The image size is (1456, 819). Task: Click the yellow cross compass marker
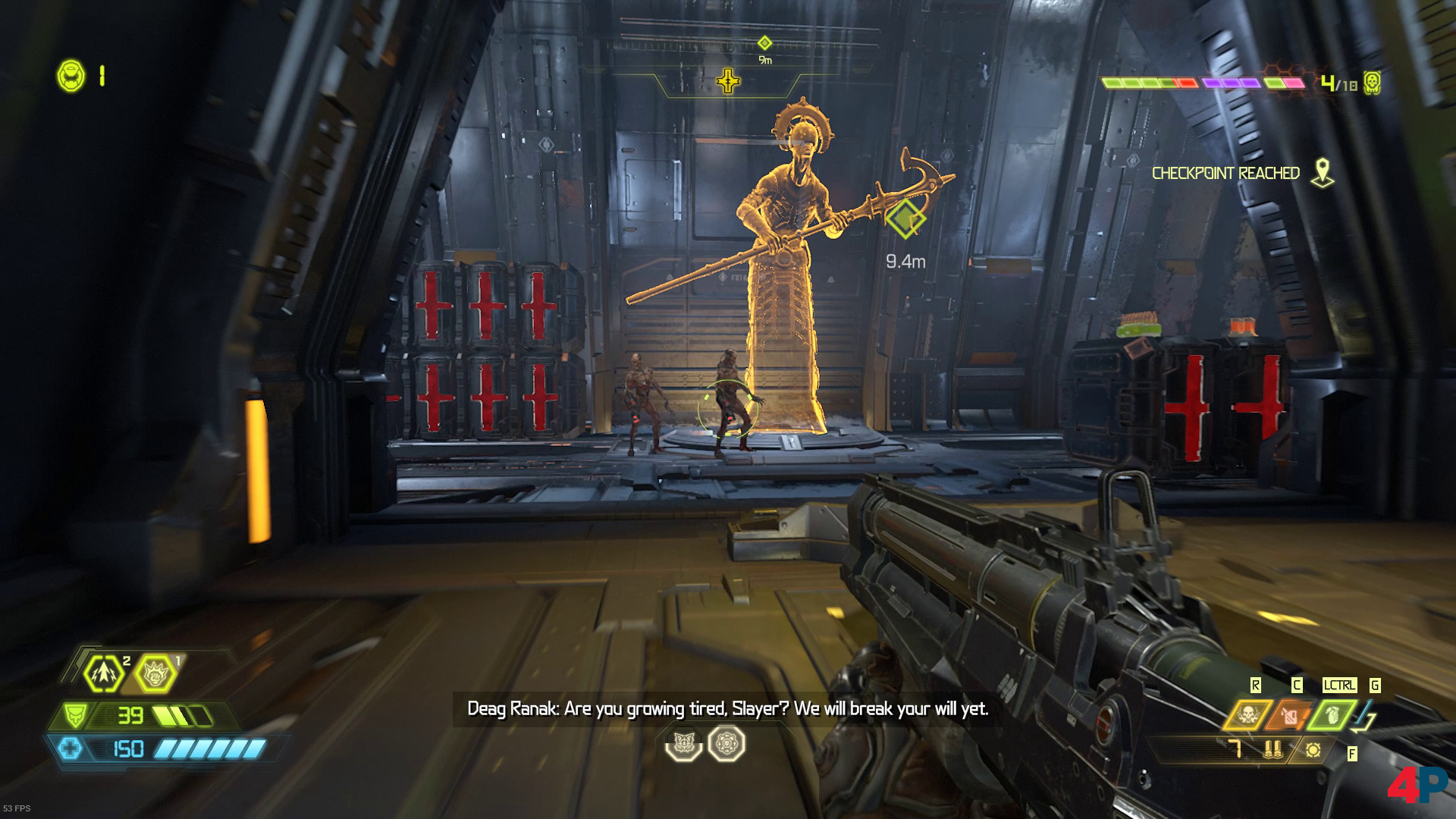point(728,80)
